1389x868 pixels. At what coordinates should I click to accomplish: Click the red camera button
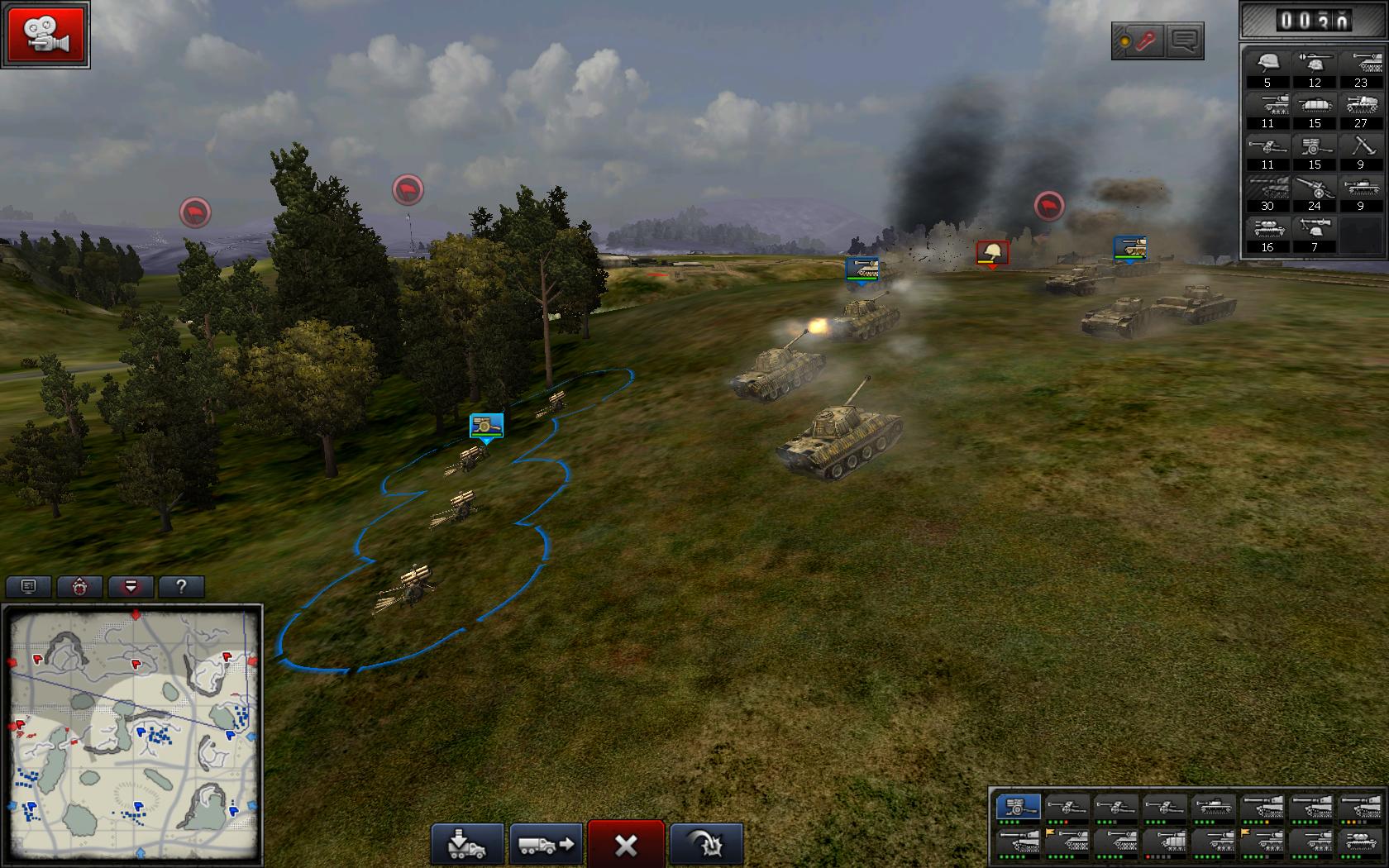(x=45, y=35)
